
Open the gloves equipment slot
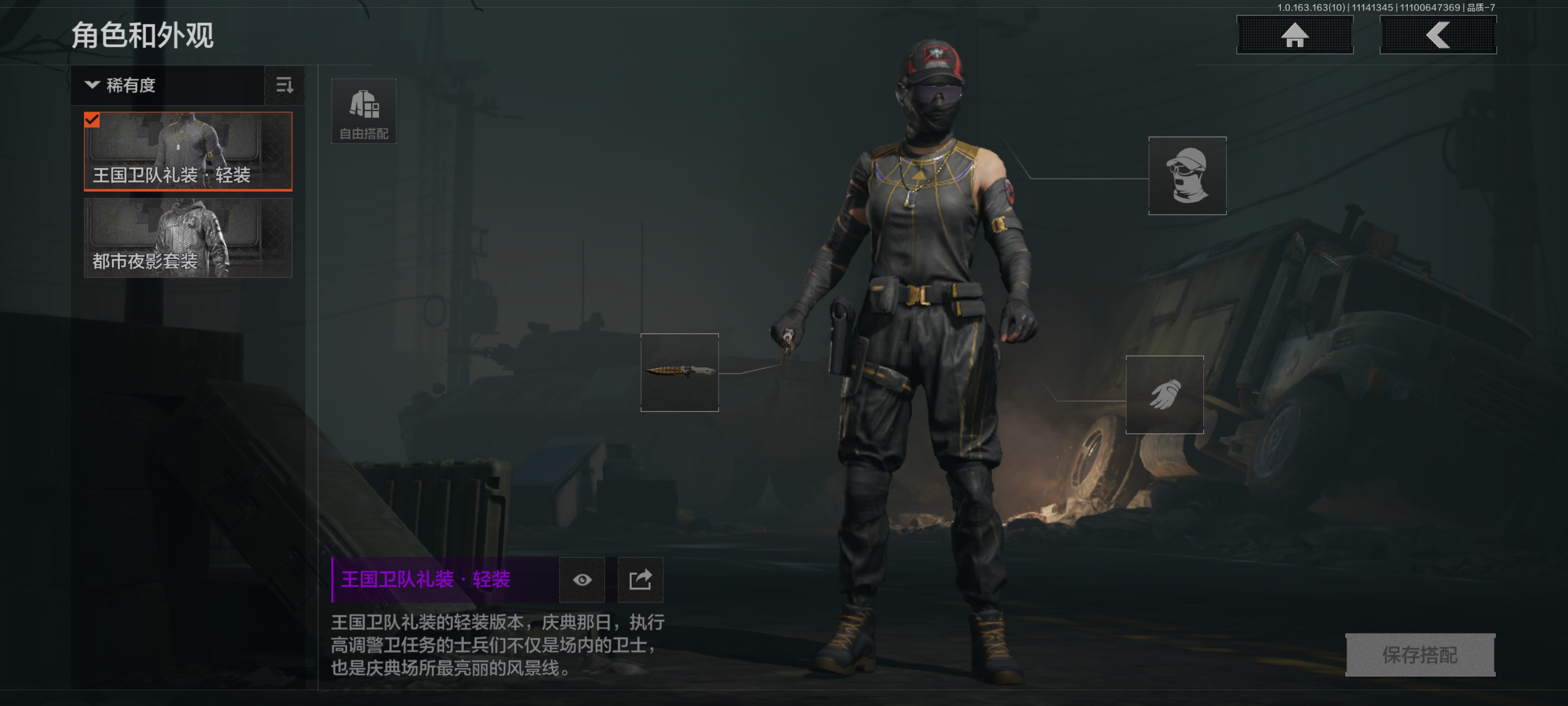1164,394
